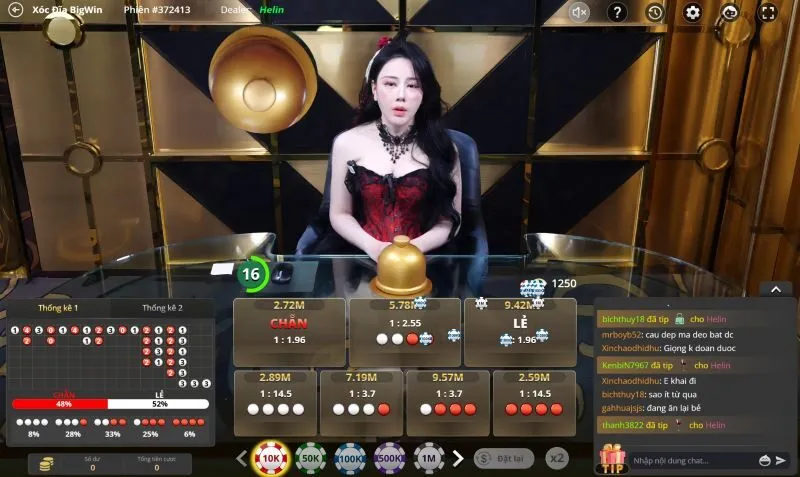Switch to the Thống kê 2 tab
The width and height of the screenshot is (800, 477).
coord(163,307)
